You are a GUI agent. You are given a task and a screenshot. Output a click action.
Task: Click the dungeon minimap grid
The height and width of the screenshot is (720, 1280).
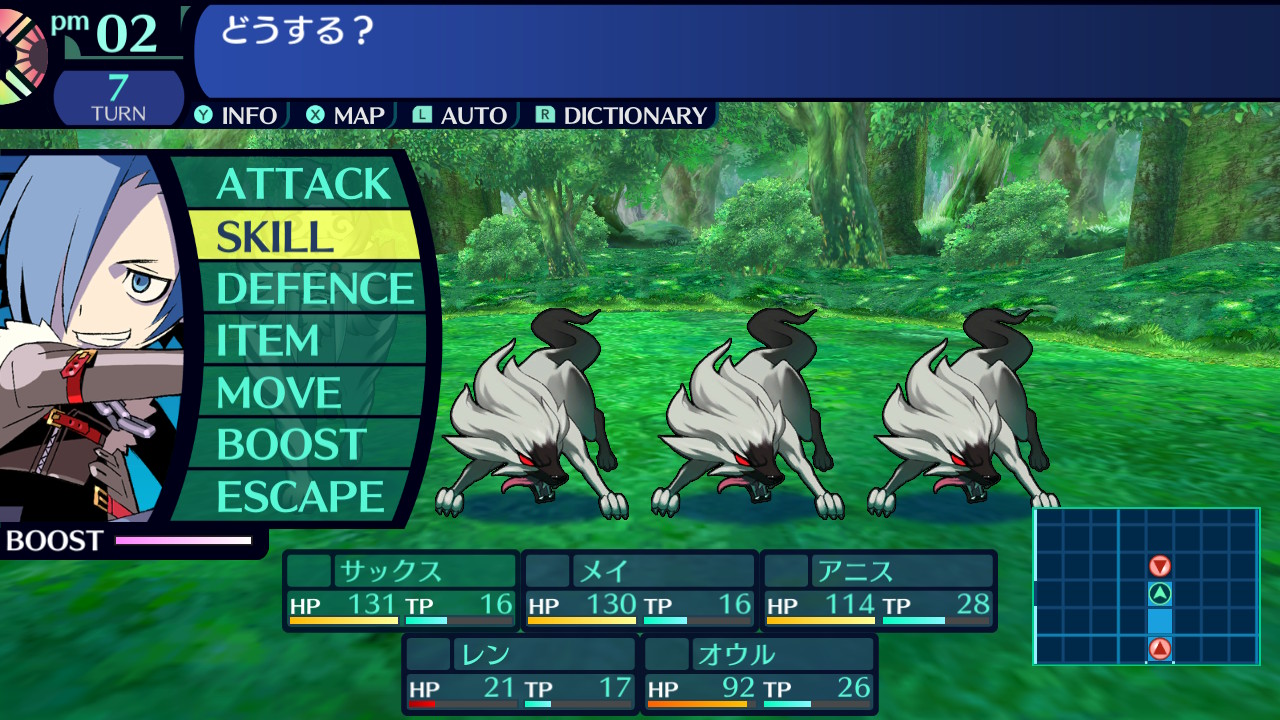tap(1146, 586)
